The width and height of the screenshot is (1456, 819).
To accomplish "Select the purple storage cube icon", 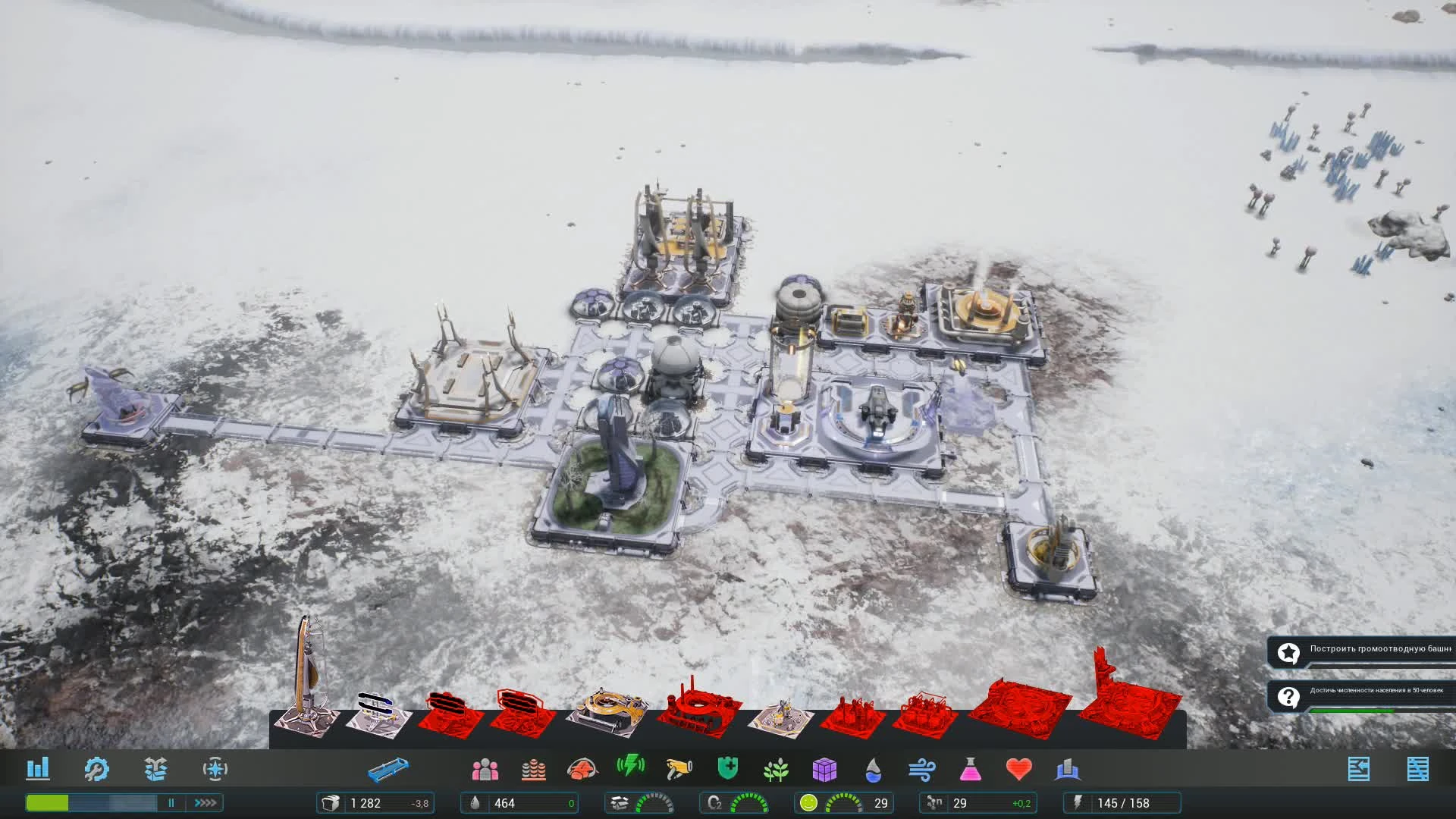I will tap(825, 771).
